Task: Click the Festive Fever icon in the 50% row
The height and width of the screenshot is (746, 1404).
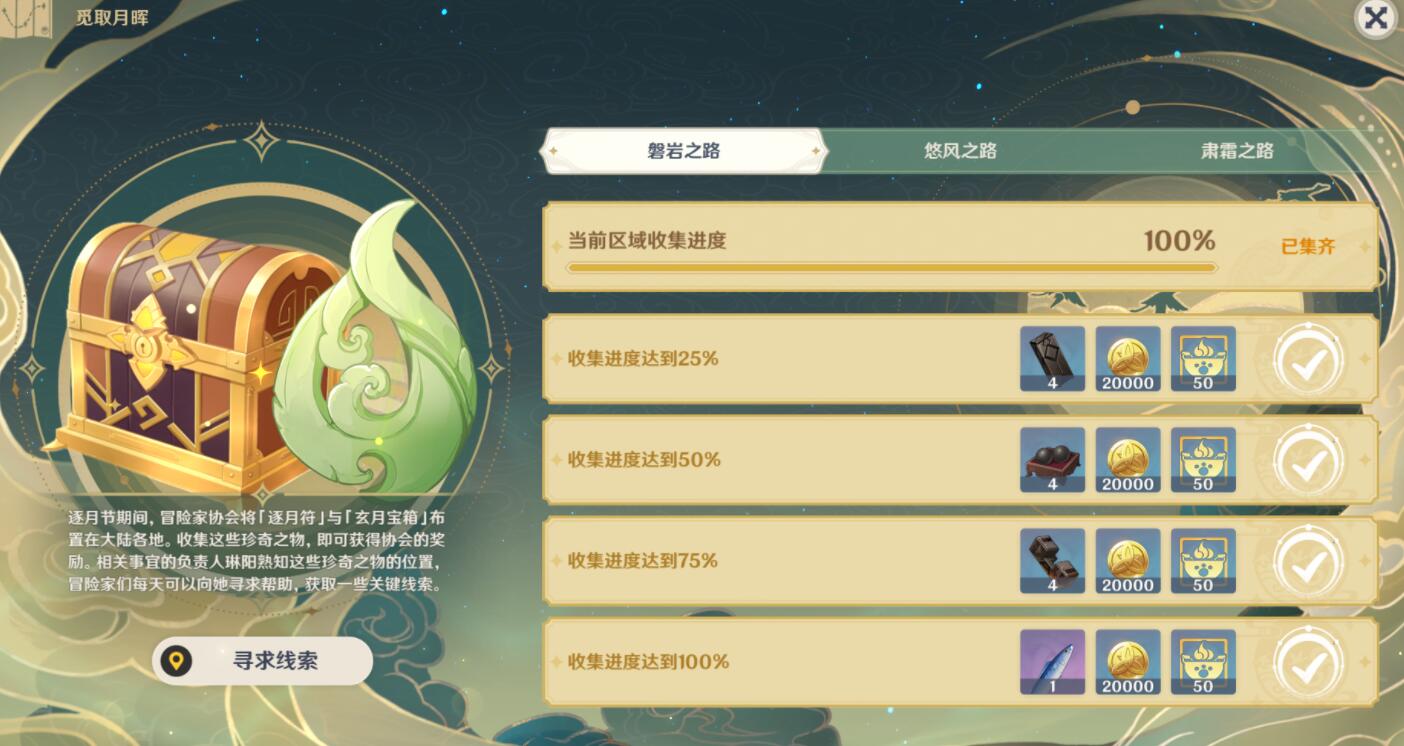Action: tap(1203, 460)
